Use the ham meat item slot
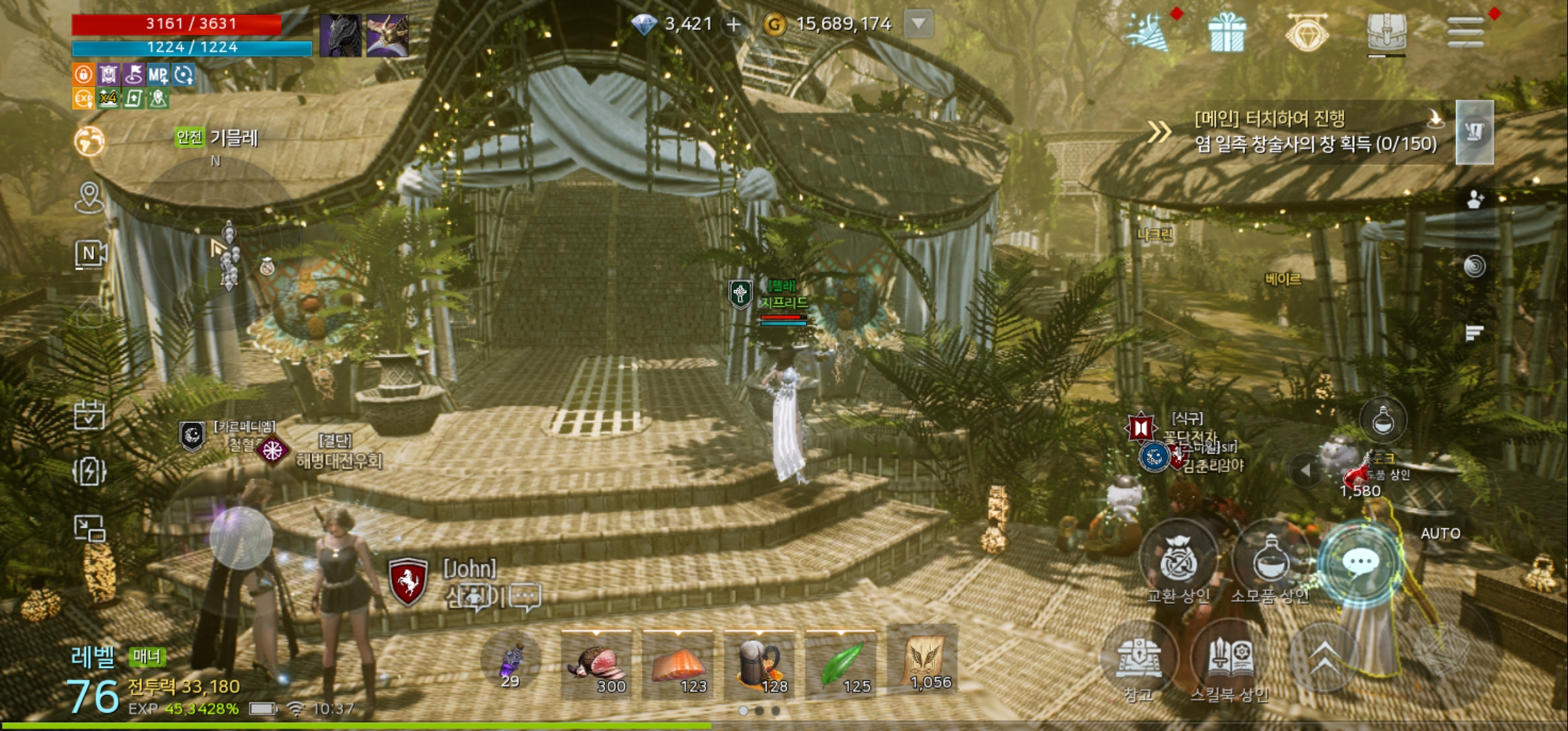Screen dimensions: 1568x731 (x=597, y=665)
